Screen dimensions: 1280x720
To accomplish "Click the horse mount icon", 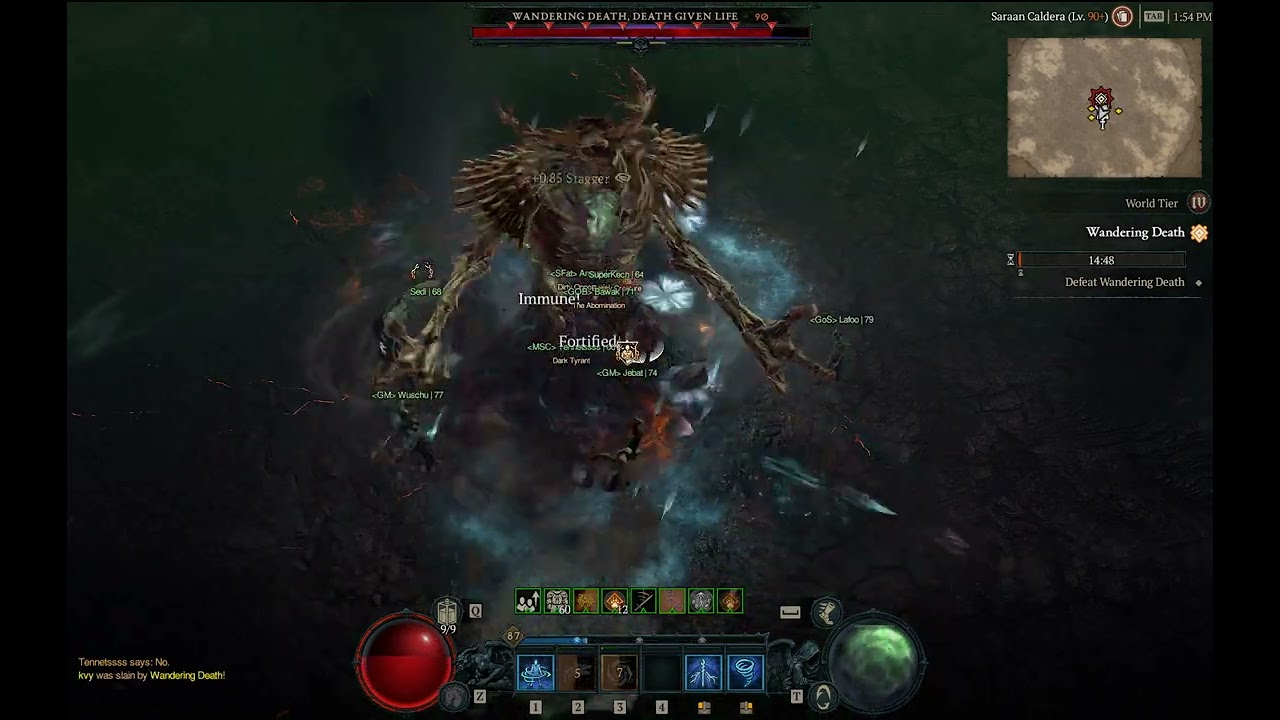I will (456, 695).
